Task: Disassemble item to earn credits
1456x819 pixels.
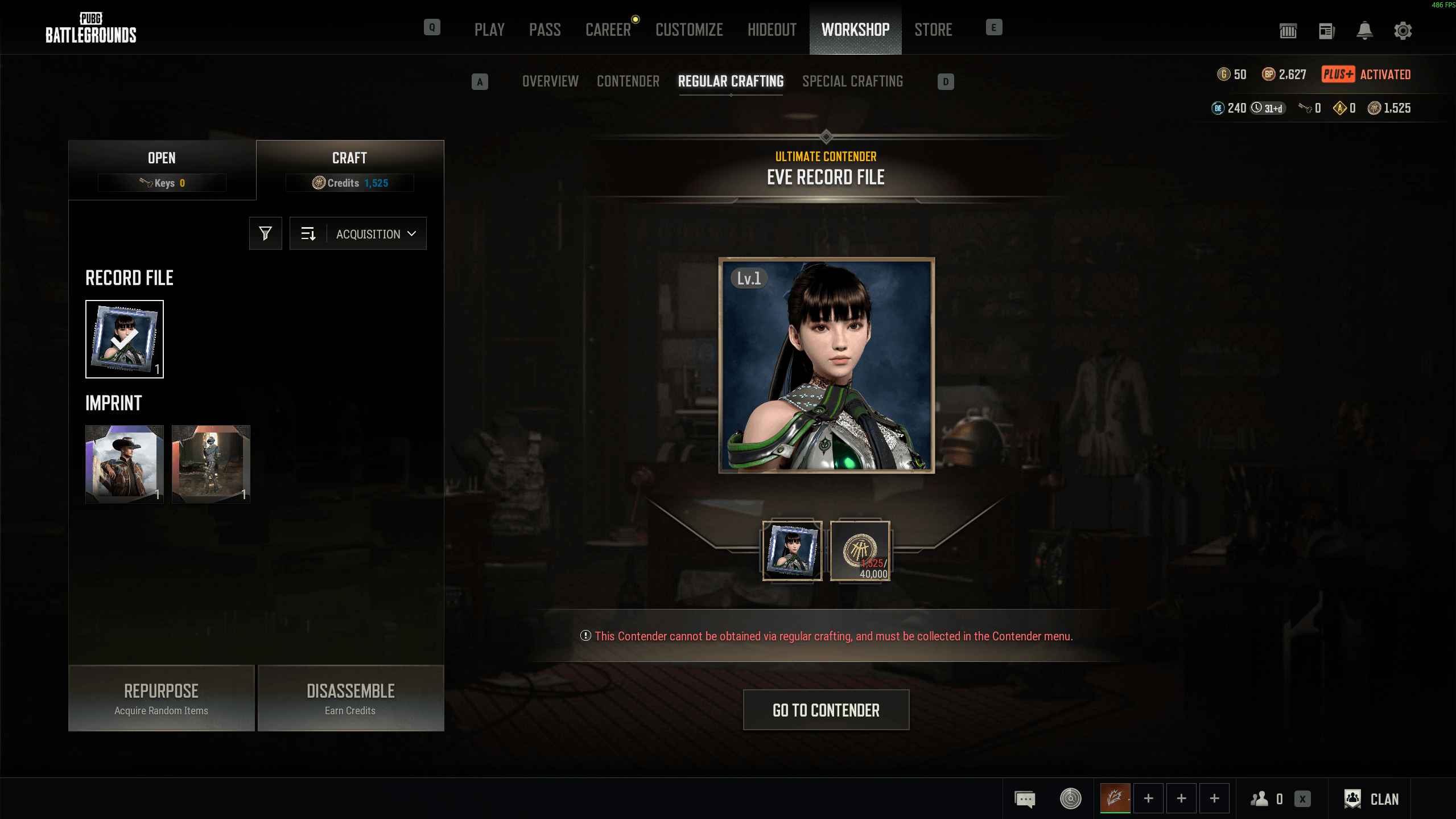Action: [350, 698]
